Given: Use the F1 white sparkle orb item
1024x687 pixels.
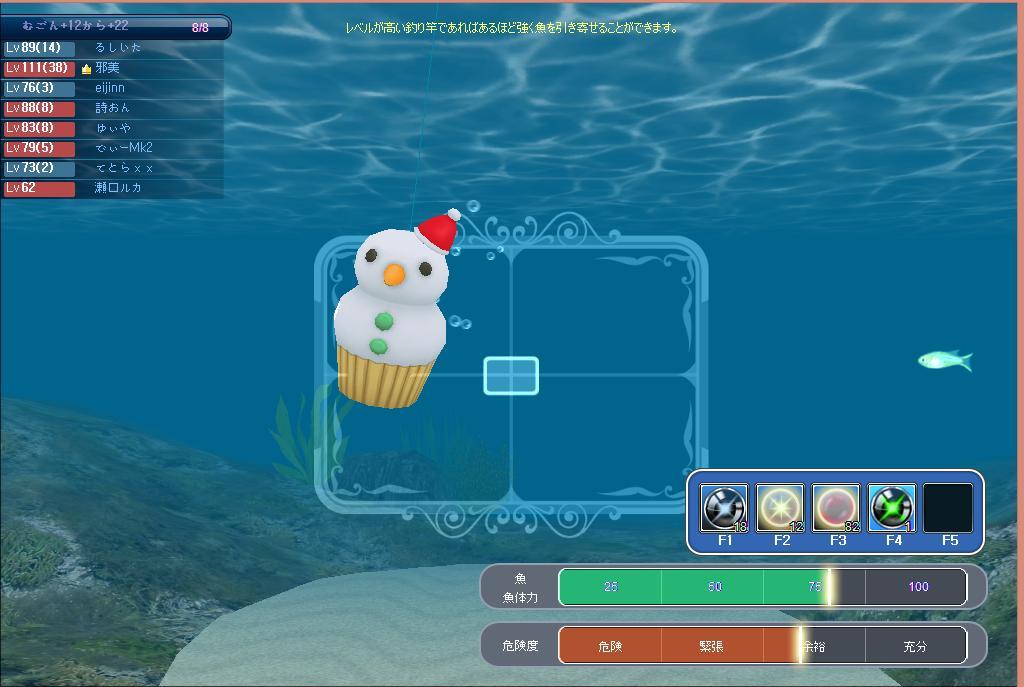Looking at the screenshot, I should (x=724, y=508).
